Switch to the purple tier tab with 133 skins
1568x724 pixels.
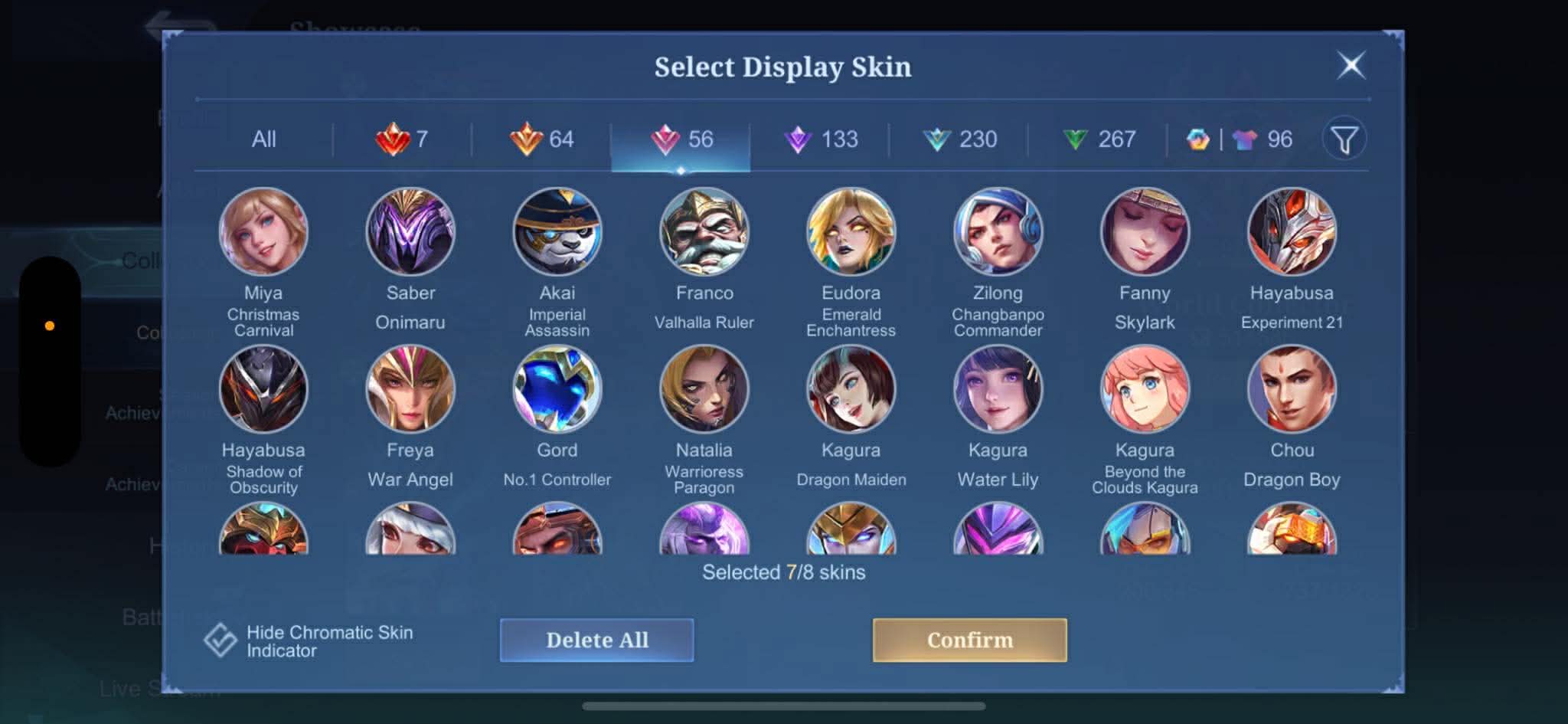[x=820, y=139]
